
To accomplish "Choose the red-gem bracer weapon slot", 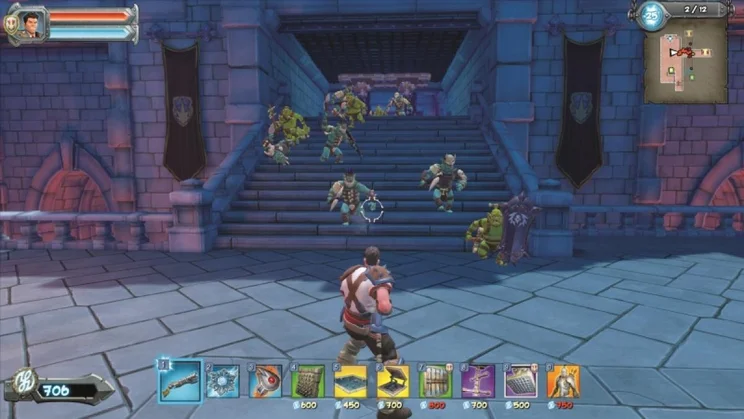I will pos(266,381).
